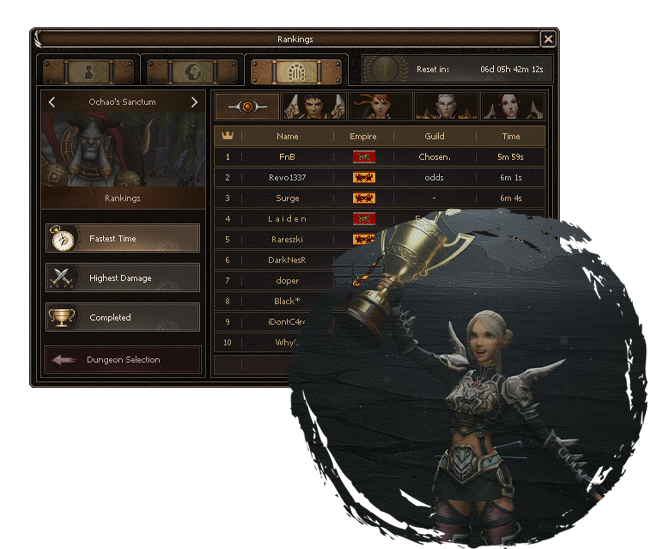The height and width of the screenshot is (549, 655).
Task: Show Completed rankings
Action: (x=122, y=317)
